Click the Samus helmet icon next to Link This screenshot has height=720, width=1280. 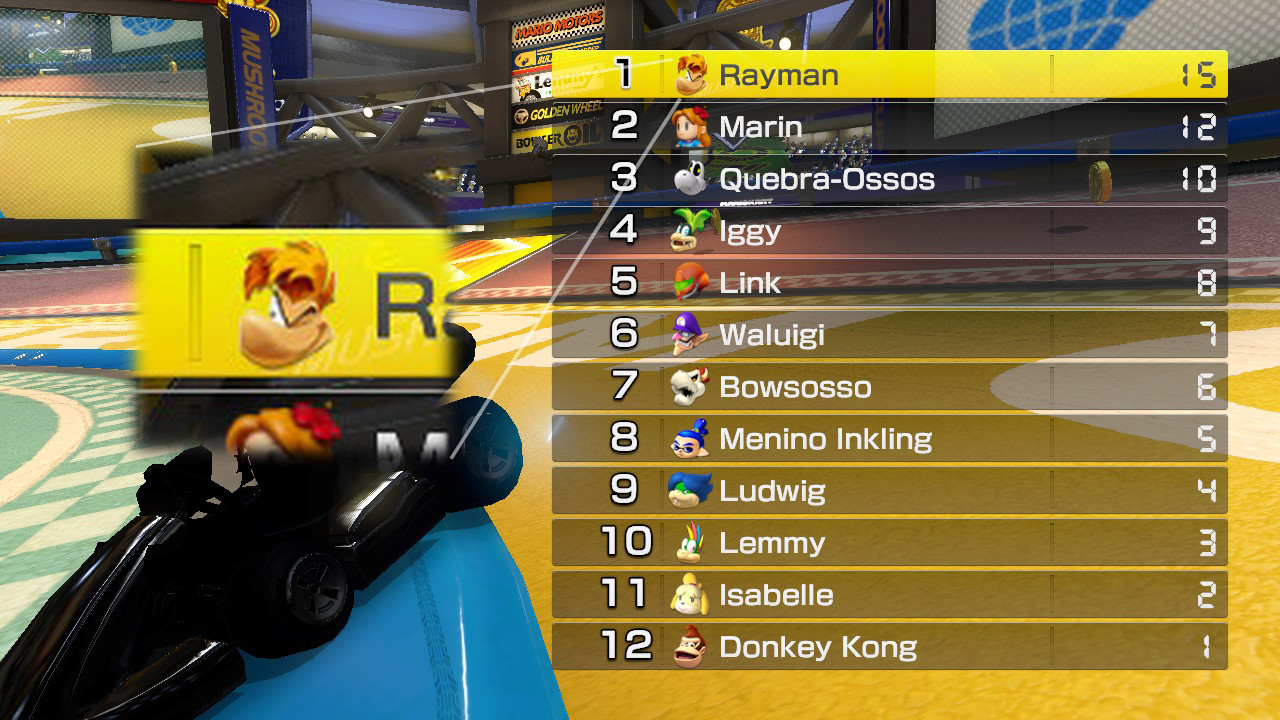689,282
